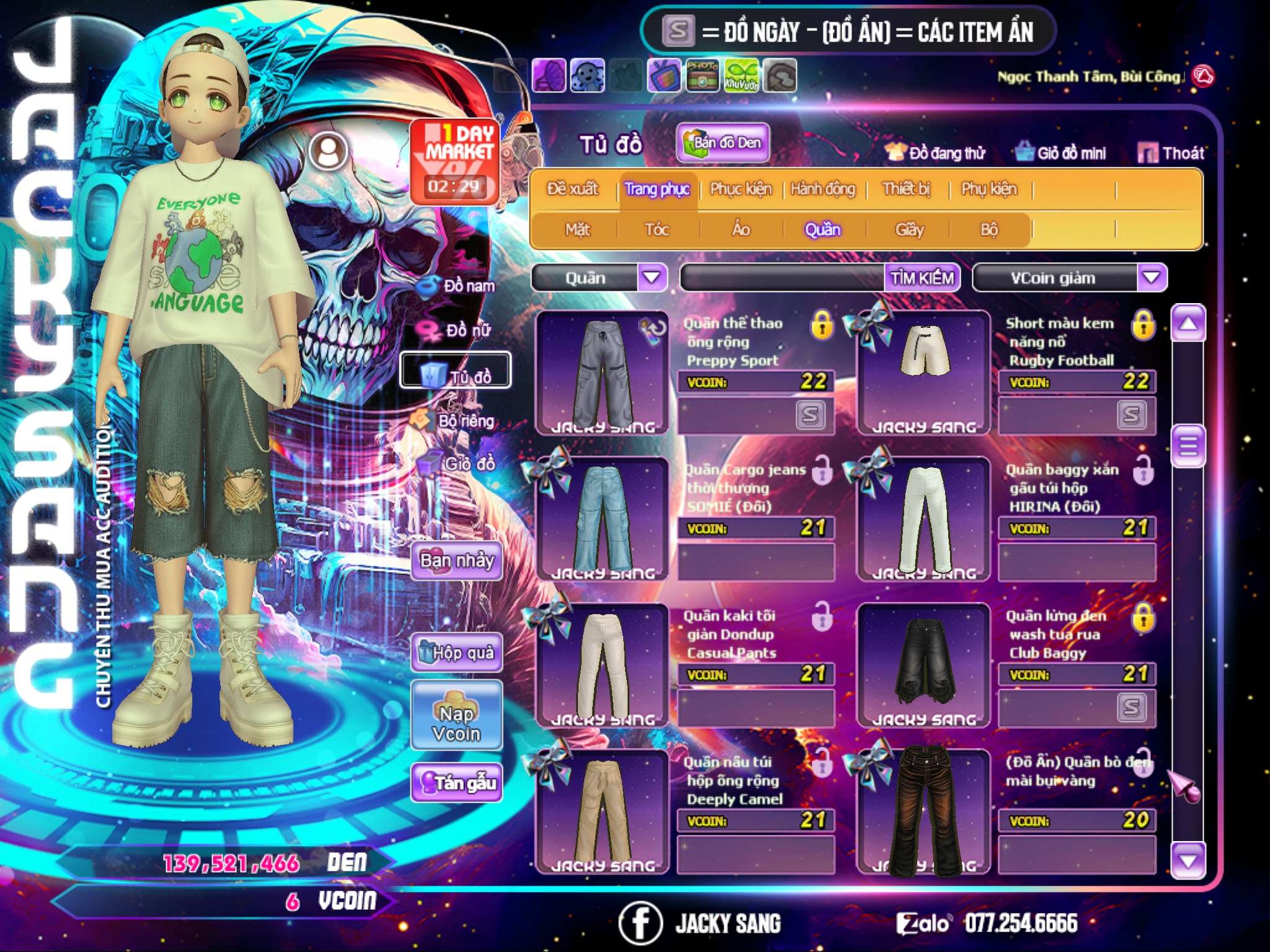Select the Quần thể thao Preppy Sport thumbnail

tap(602, 372)
